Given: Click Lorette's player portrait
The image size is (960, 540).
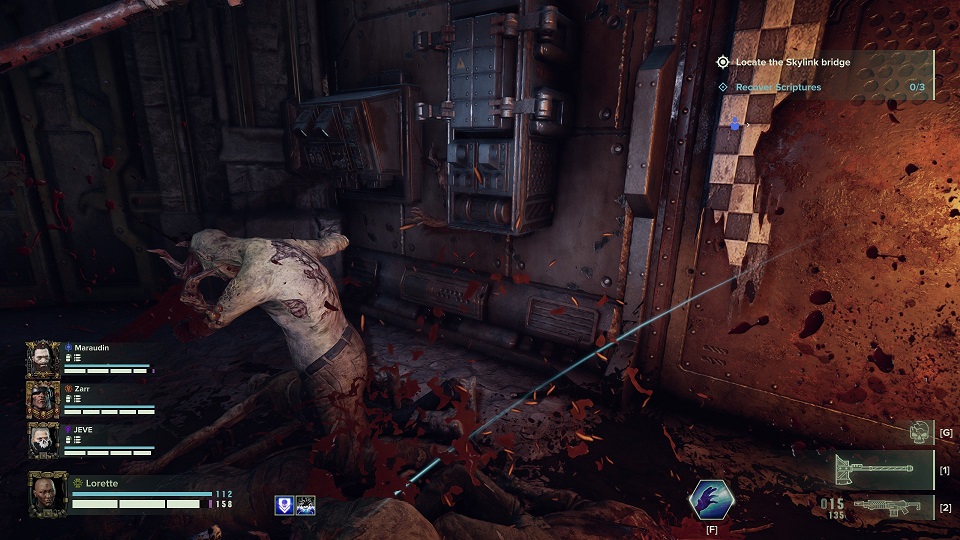Looking at the screenshot, I should (x=48, y=492).
